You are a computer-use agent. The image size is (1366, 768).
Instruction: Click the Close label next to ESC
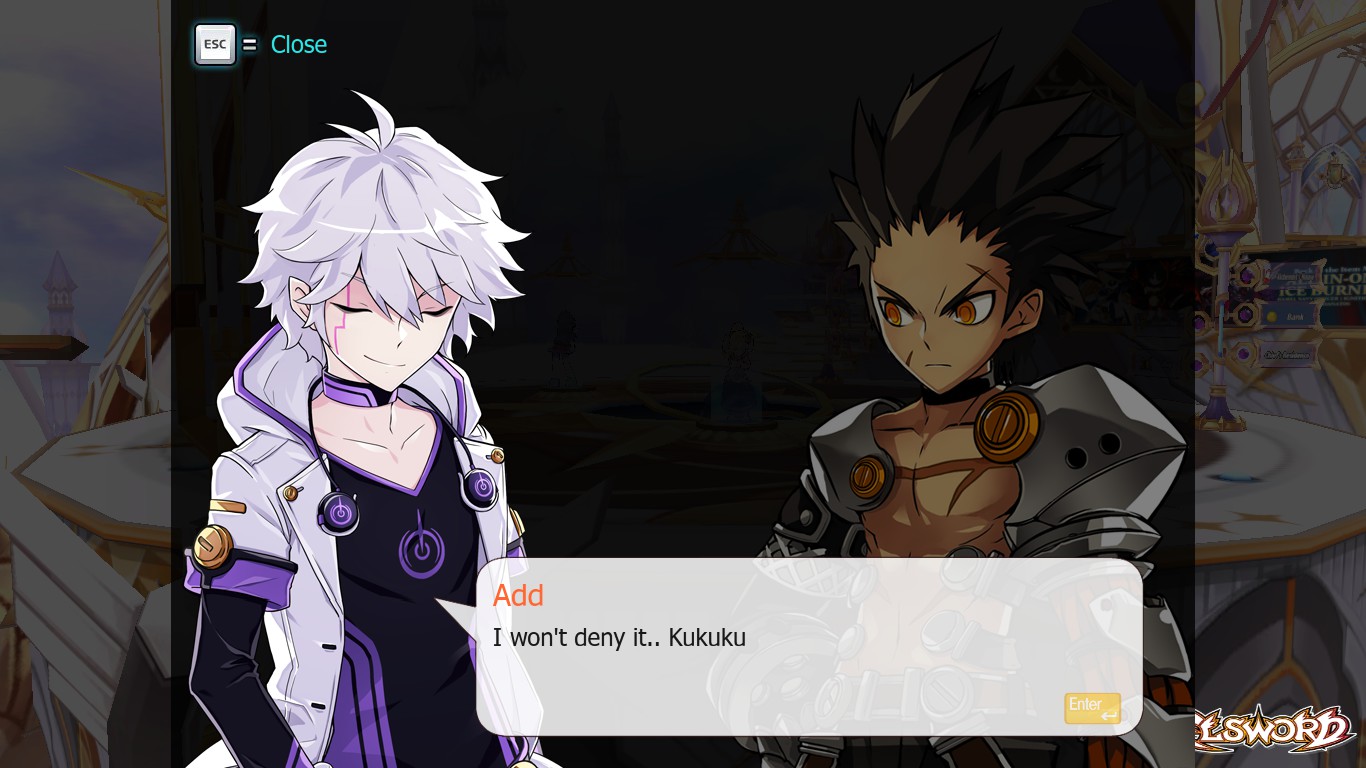click(299, 44)
